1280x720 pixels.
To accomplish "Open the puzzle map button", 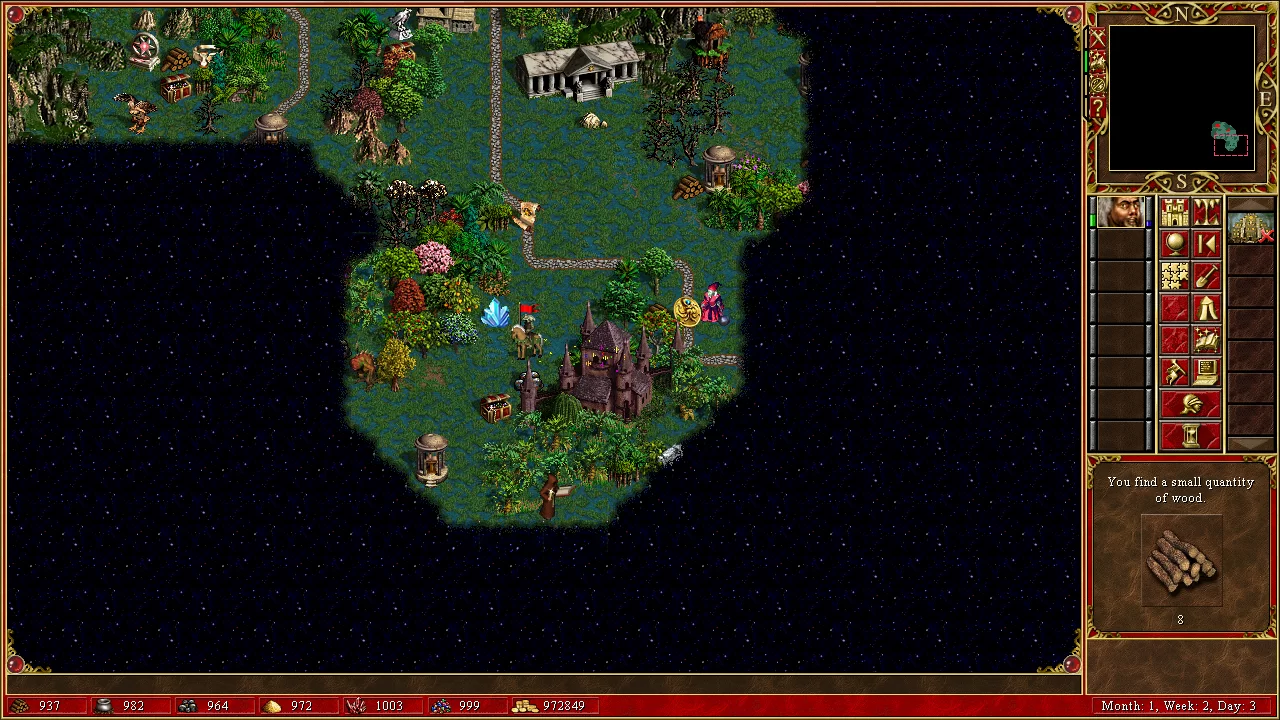I will coord(1175,276).
